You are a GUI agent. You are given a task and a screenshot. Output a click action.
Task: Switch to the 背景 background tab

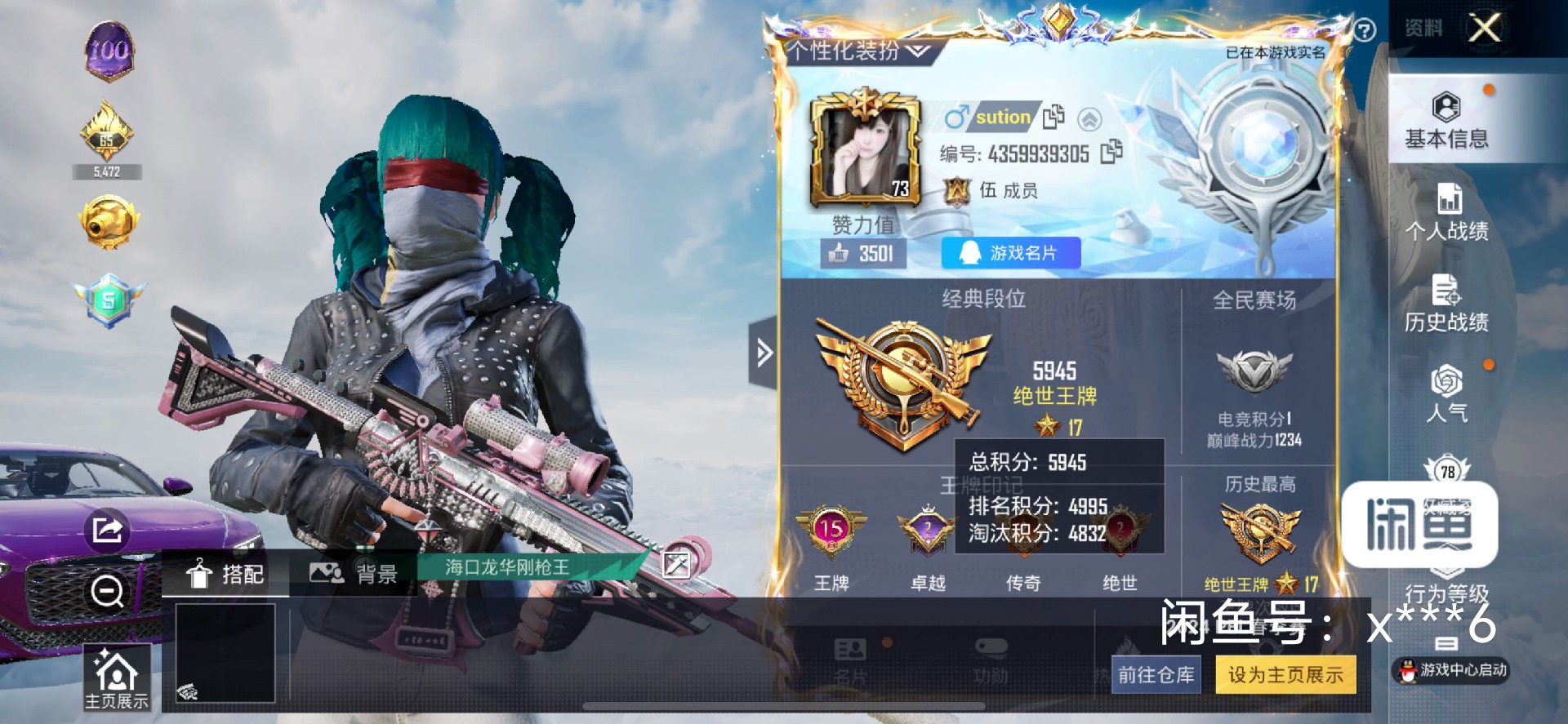pos(354,574)
